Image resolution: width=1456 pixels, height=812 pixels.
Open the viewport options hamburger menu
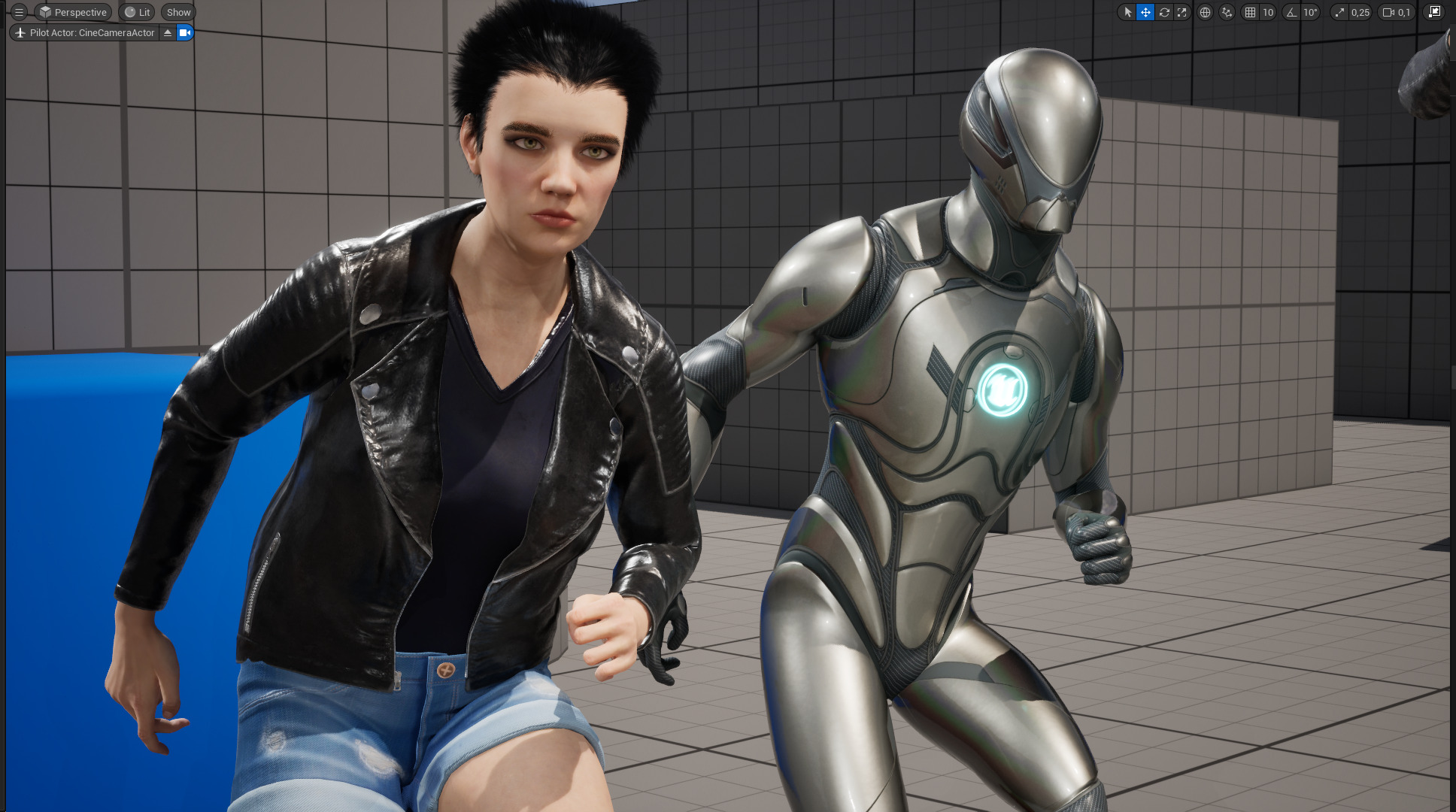click(20, 12)
